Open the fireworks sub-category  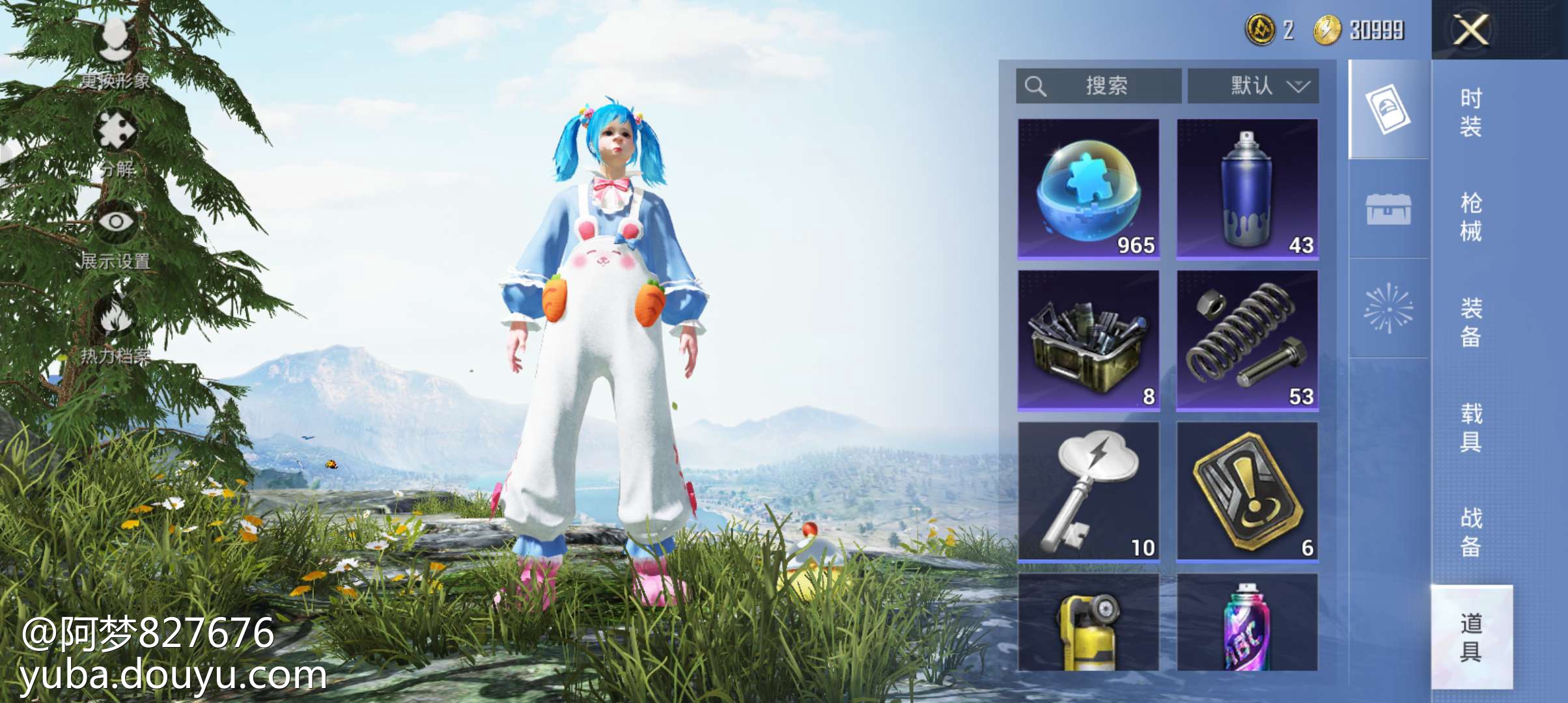[1388, 309]
